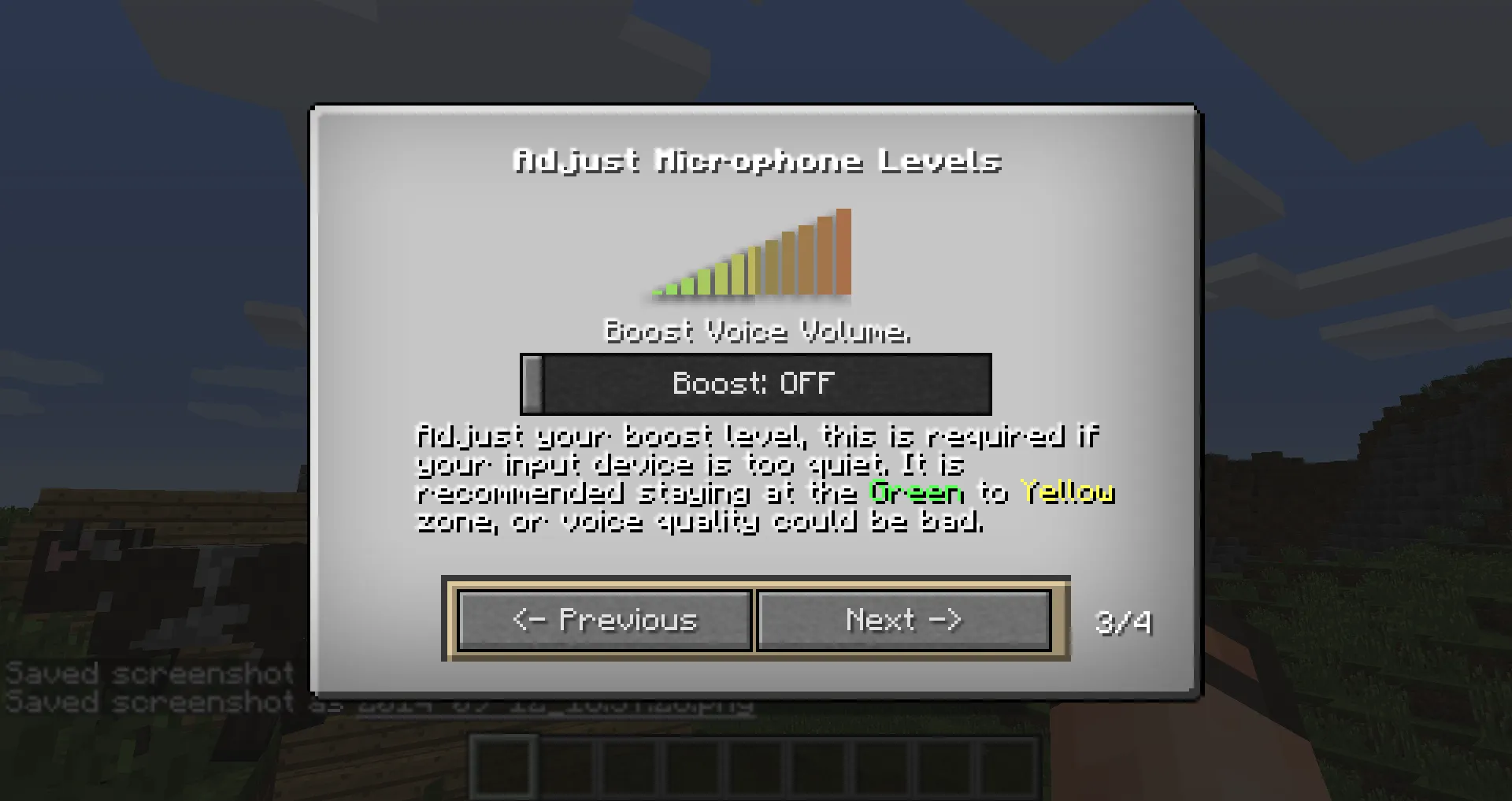Click the volume level bars graphic
Screen dimensions: 1512x801
(x=748, y=256)
